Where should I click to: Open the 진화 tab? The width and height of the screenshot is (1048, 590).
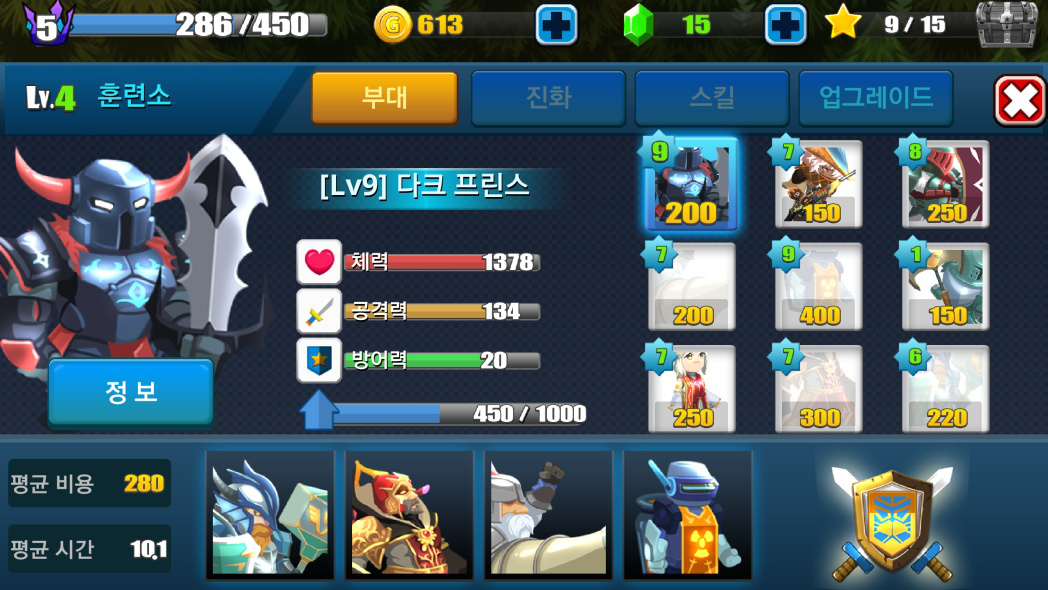tap(548, 97)
